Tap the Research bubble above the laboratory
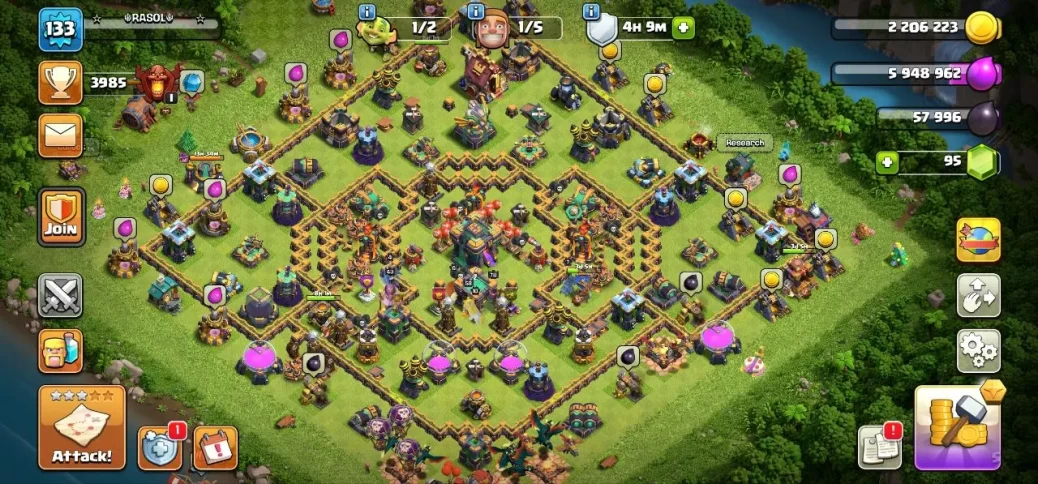The image size is (1038, 484). click(x=744, y=143)
